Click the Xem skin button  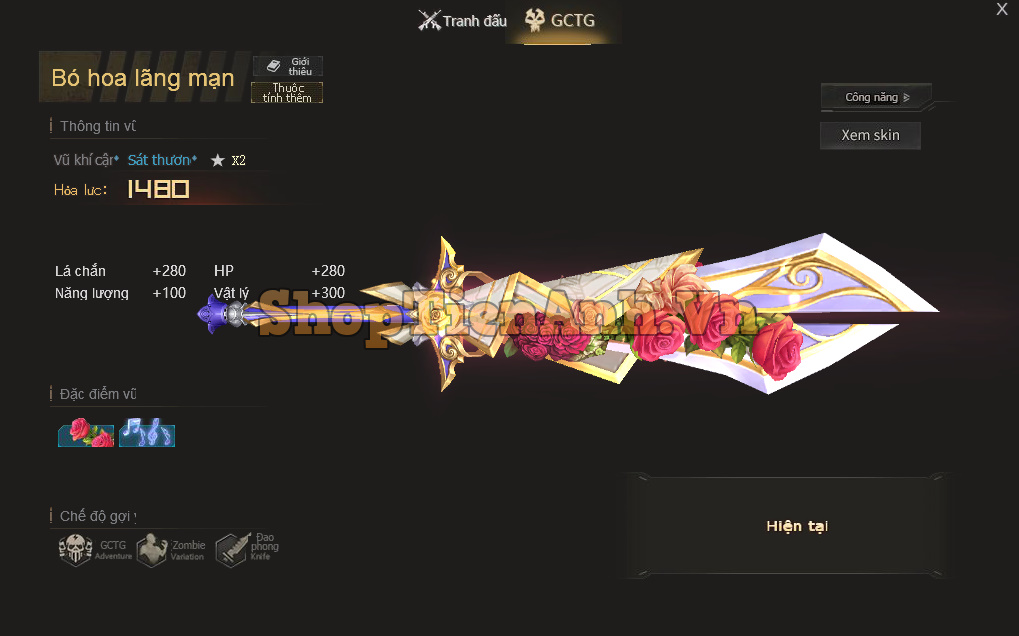[870, 135]
